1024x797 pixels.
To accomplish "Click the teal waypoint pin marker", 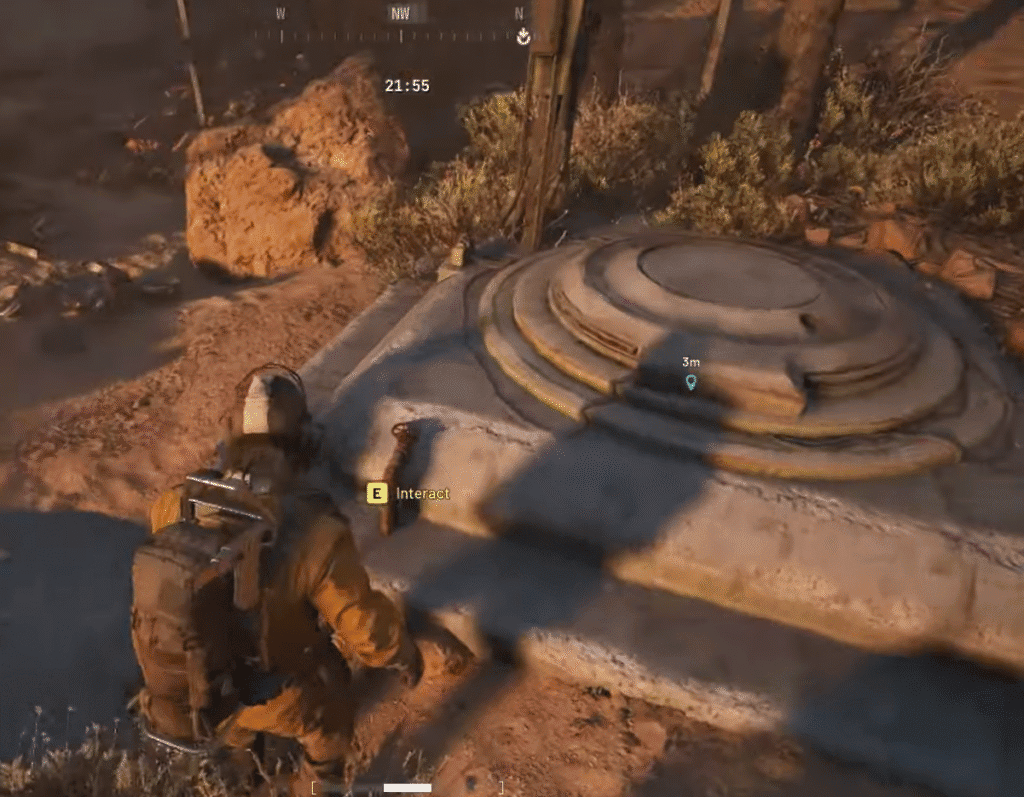I will [690, 382].
